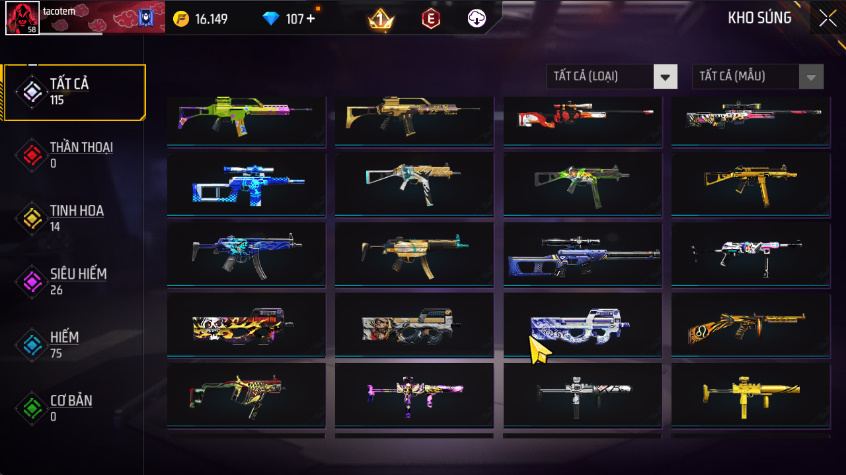Select the all-gold MP5 skin
This screenshot has height=475, width=846.
[750, 182]
